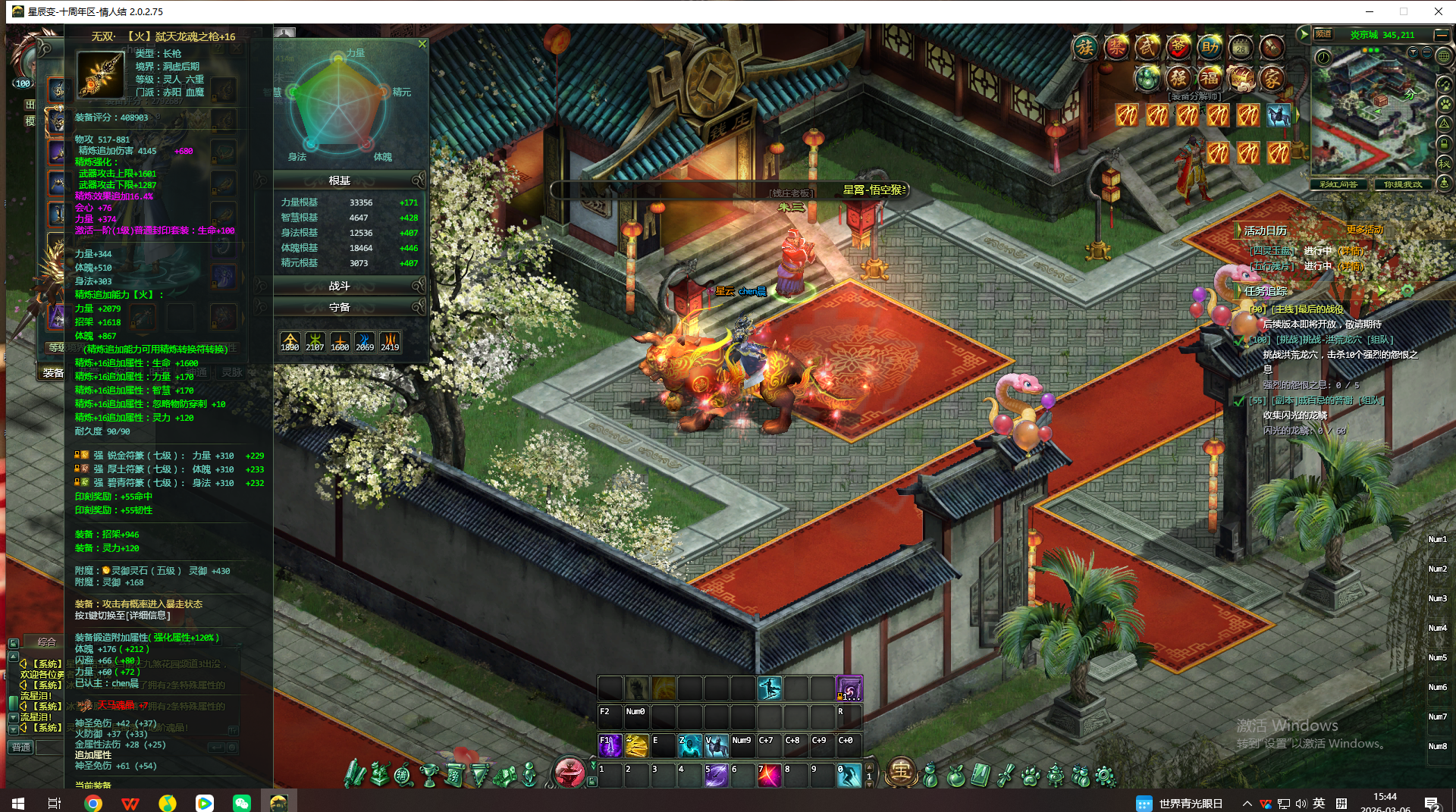Image resolution: width=1456 pixels, height=812 pixels.
Task: Open the world map globe button
Action: 1444,56
